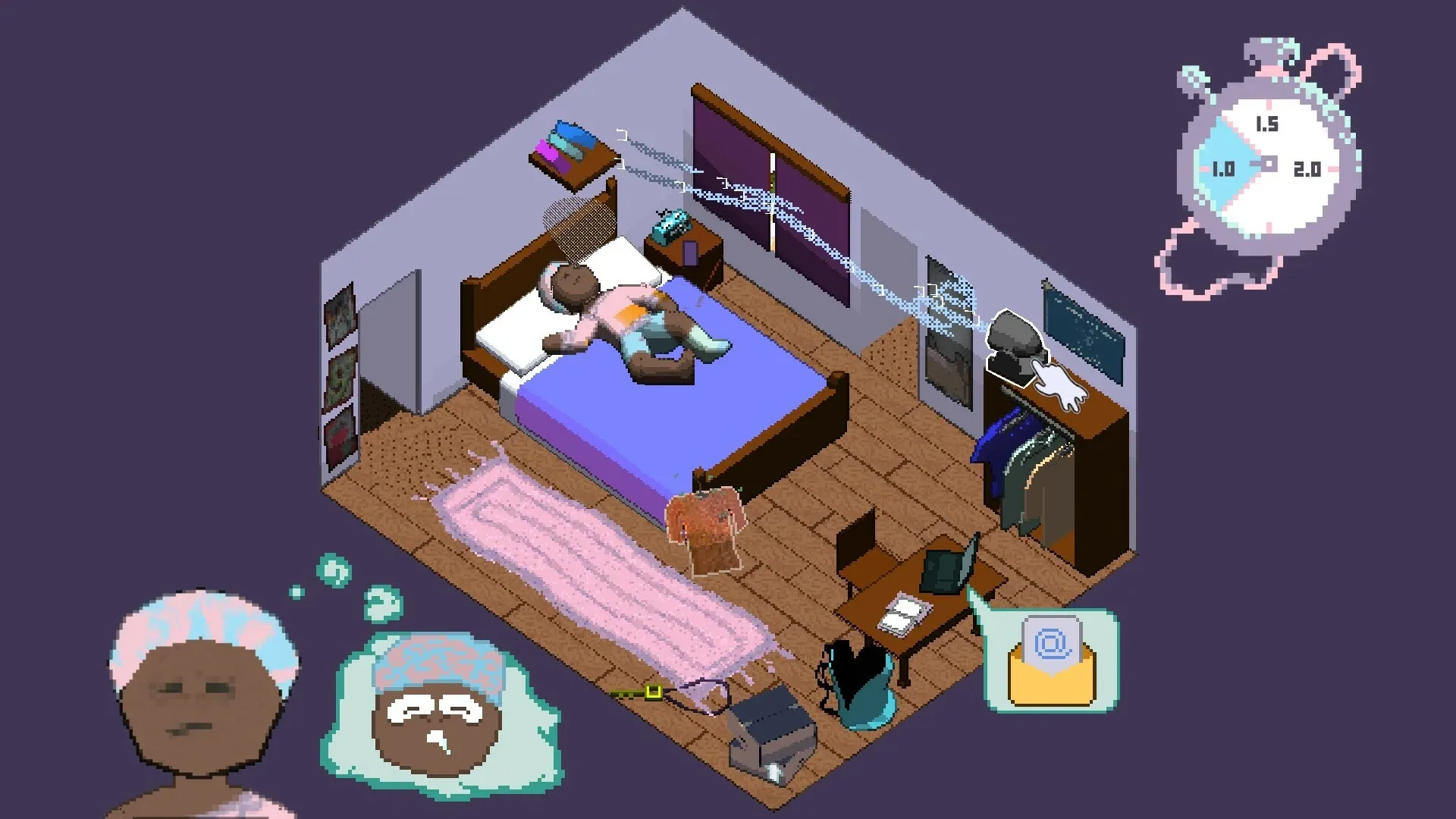Grab the backpack beside the desk

(853, 675)
